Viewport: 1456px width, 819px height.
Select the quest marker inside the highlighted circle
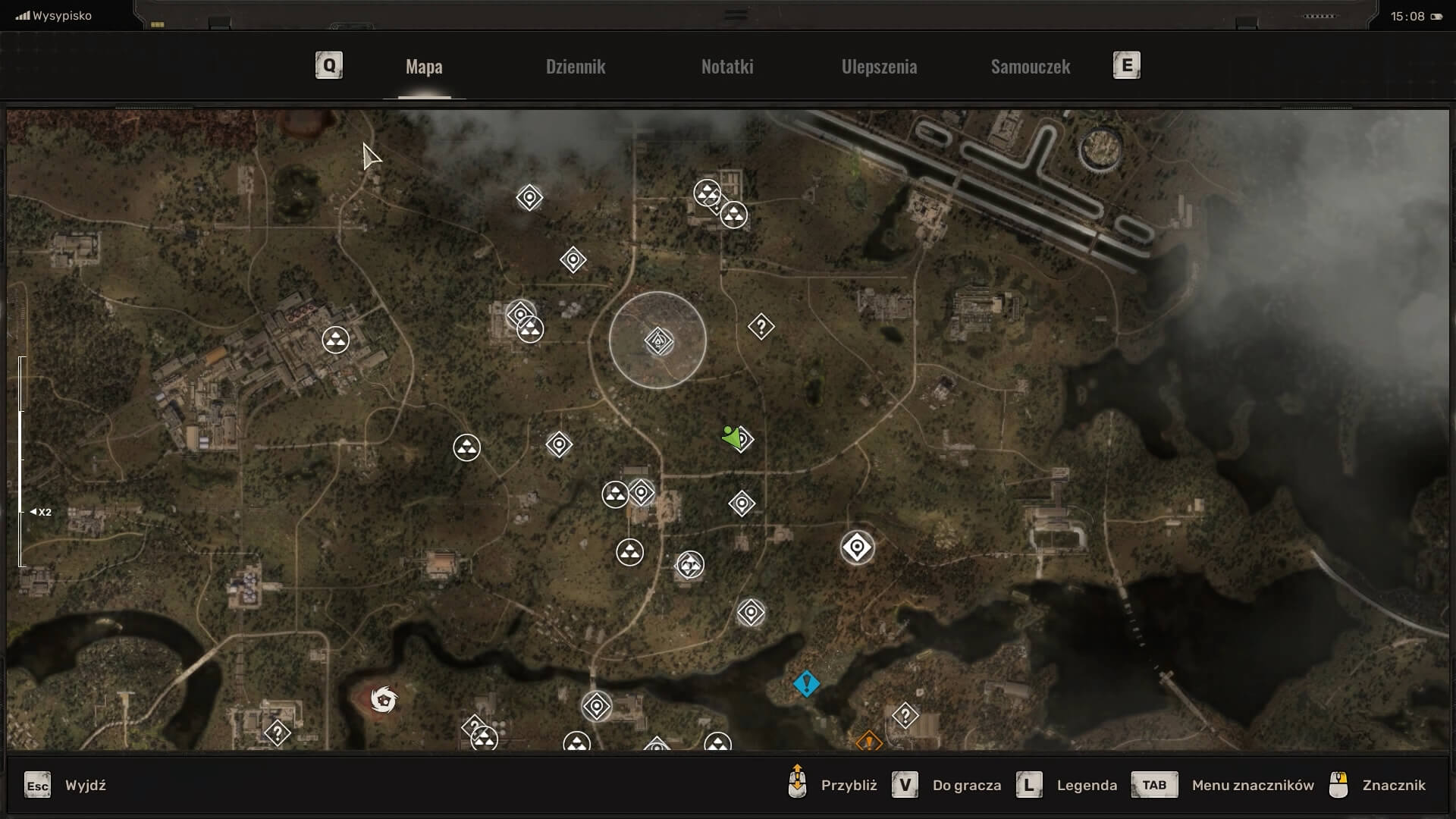(657, 341)
